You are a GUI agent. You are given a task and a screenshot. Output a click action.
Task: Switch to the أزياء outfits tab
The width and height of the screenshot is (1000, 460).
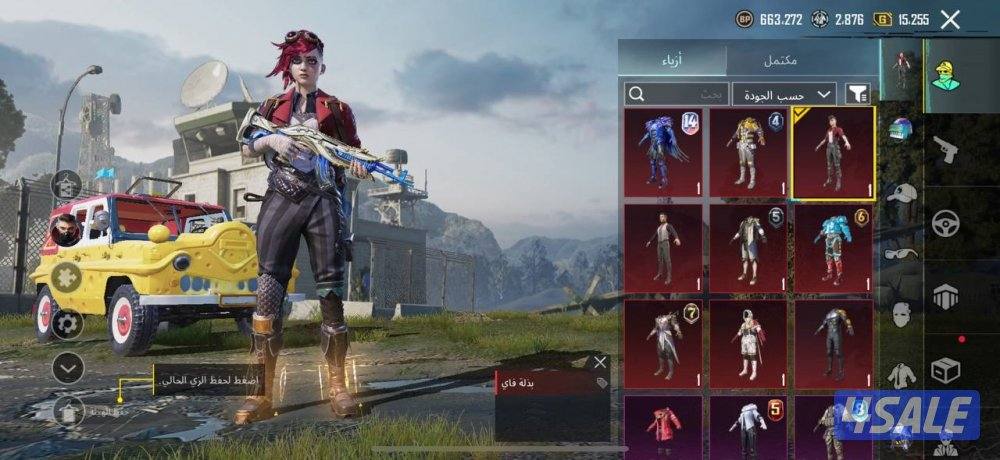pyautogui.click(x=671, y=60)
